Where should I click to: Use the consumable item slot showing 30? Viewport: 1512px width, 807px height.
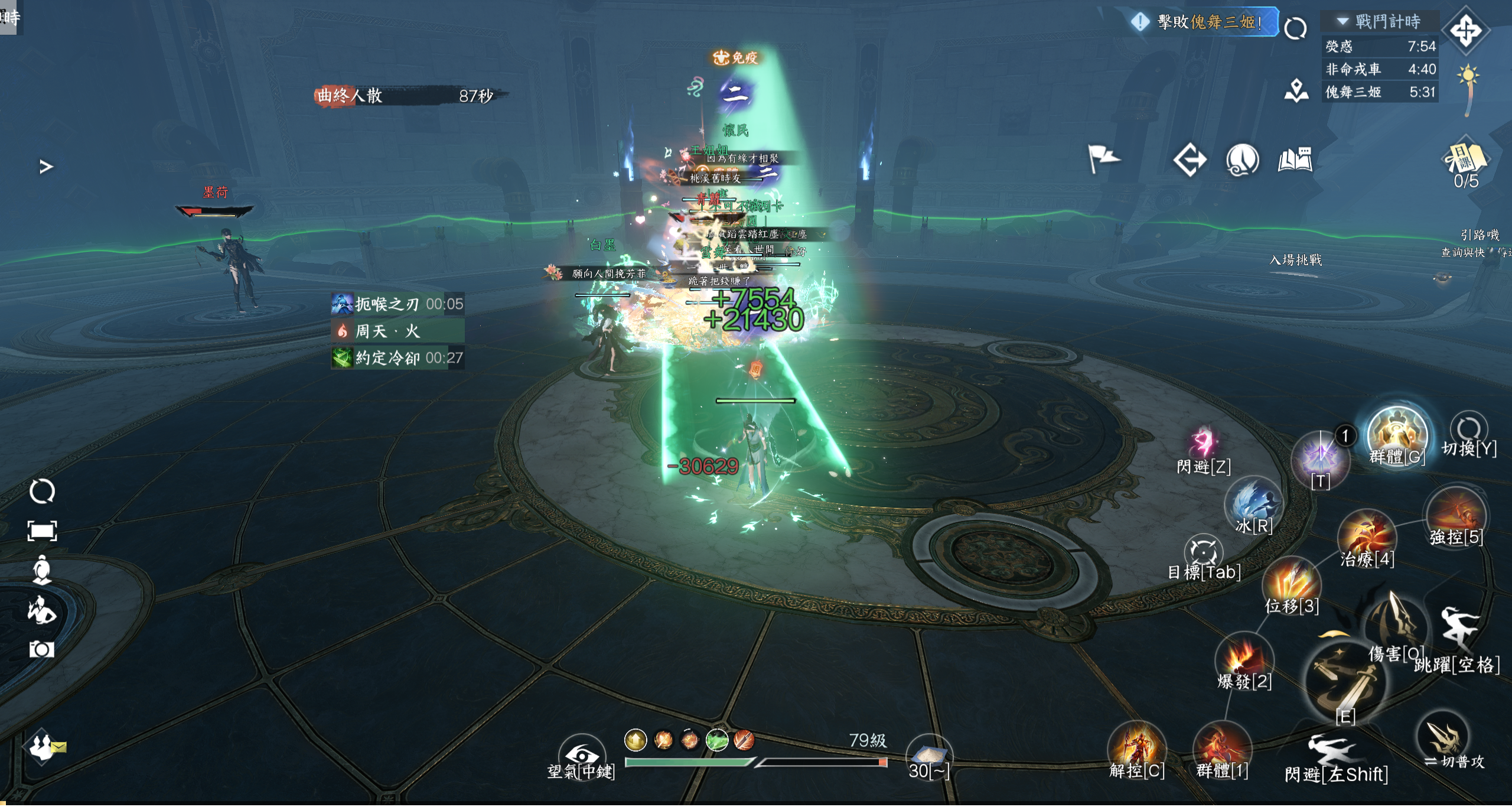click(x=929, y=756)
